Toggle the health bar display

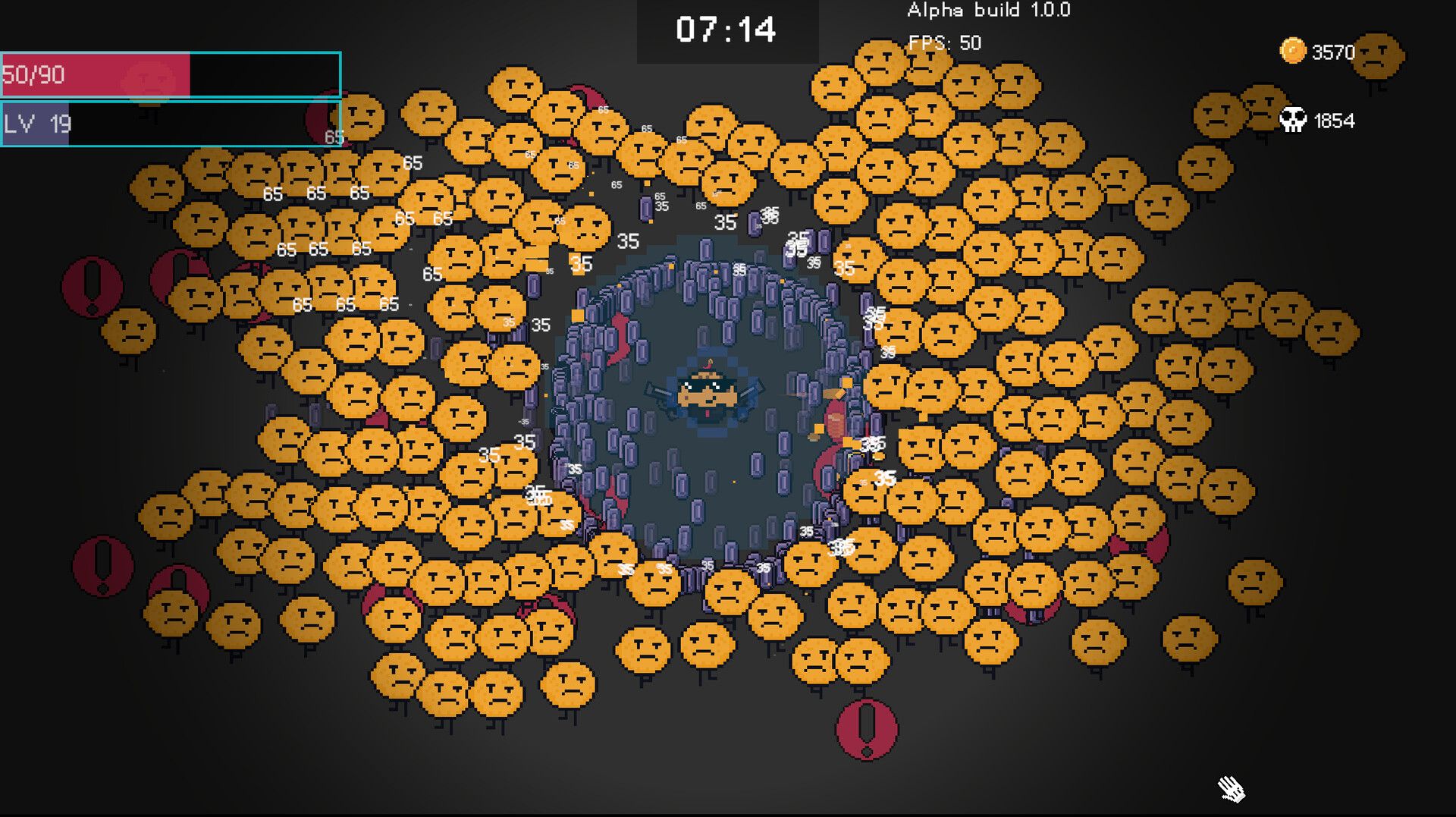(x=171, y=76)
